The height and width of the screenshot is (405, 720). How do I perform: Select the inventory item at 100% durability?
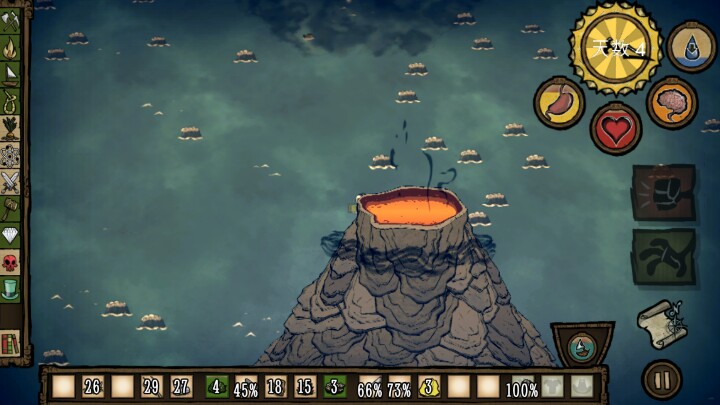520,386
